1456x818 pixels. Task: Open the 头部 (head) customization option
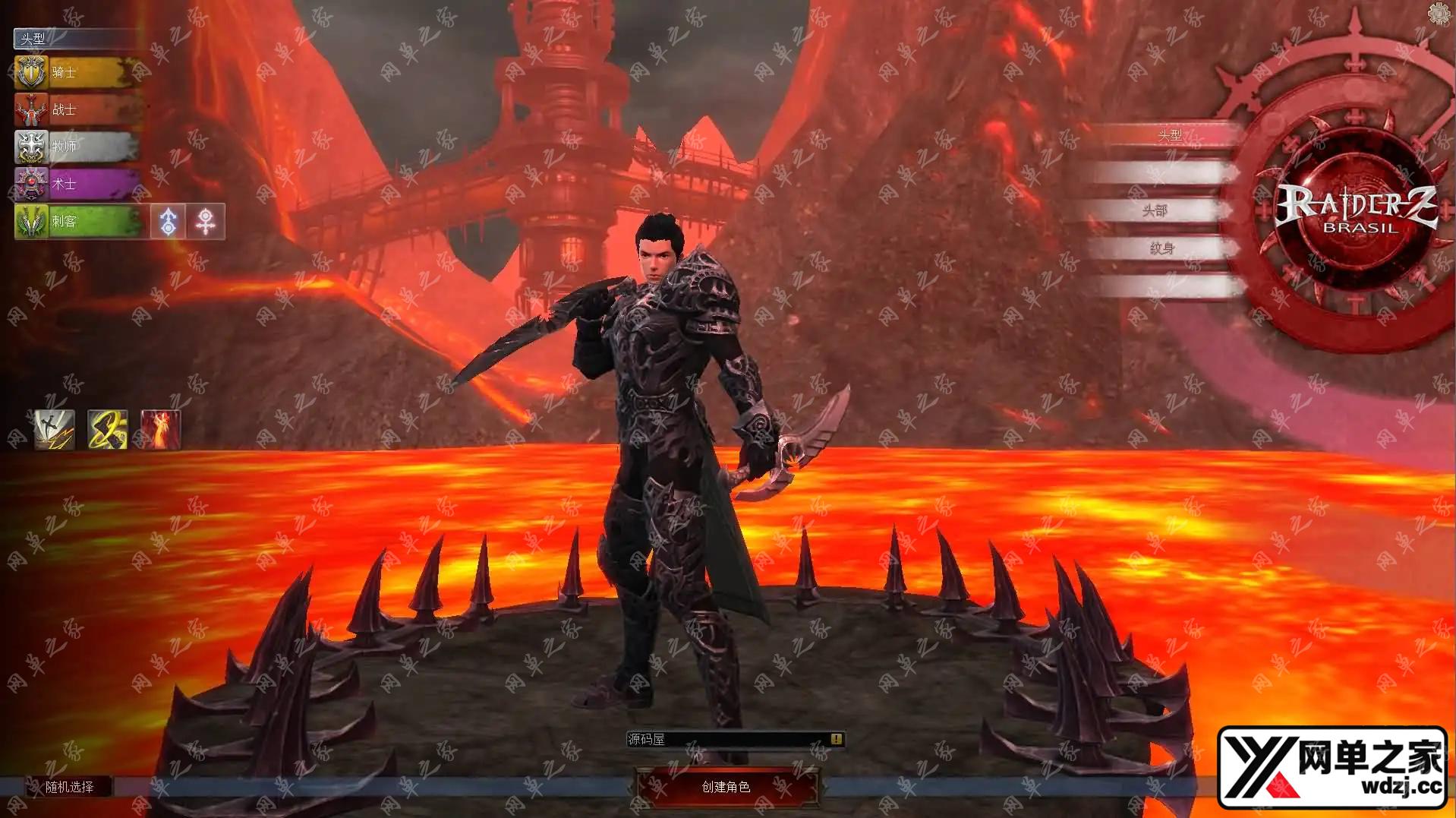[x=1154, y=210]
